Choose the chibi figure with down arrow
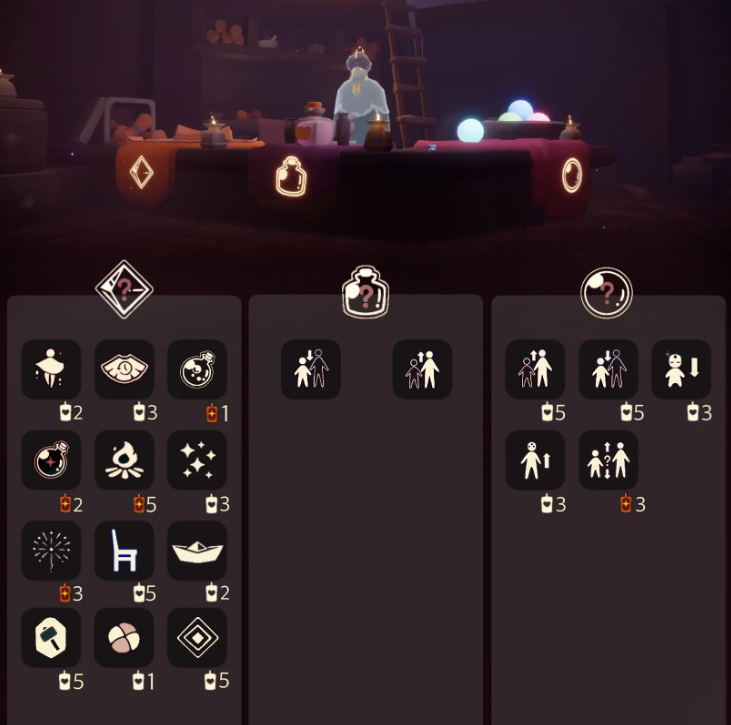This screenshot has width=731, height=725. click(681, 370)
